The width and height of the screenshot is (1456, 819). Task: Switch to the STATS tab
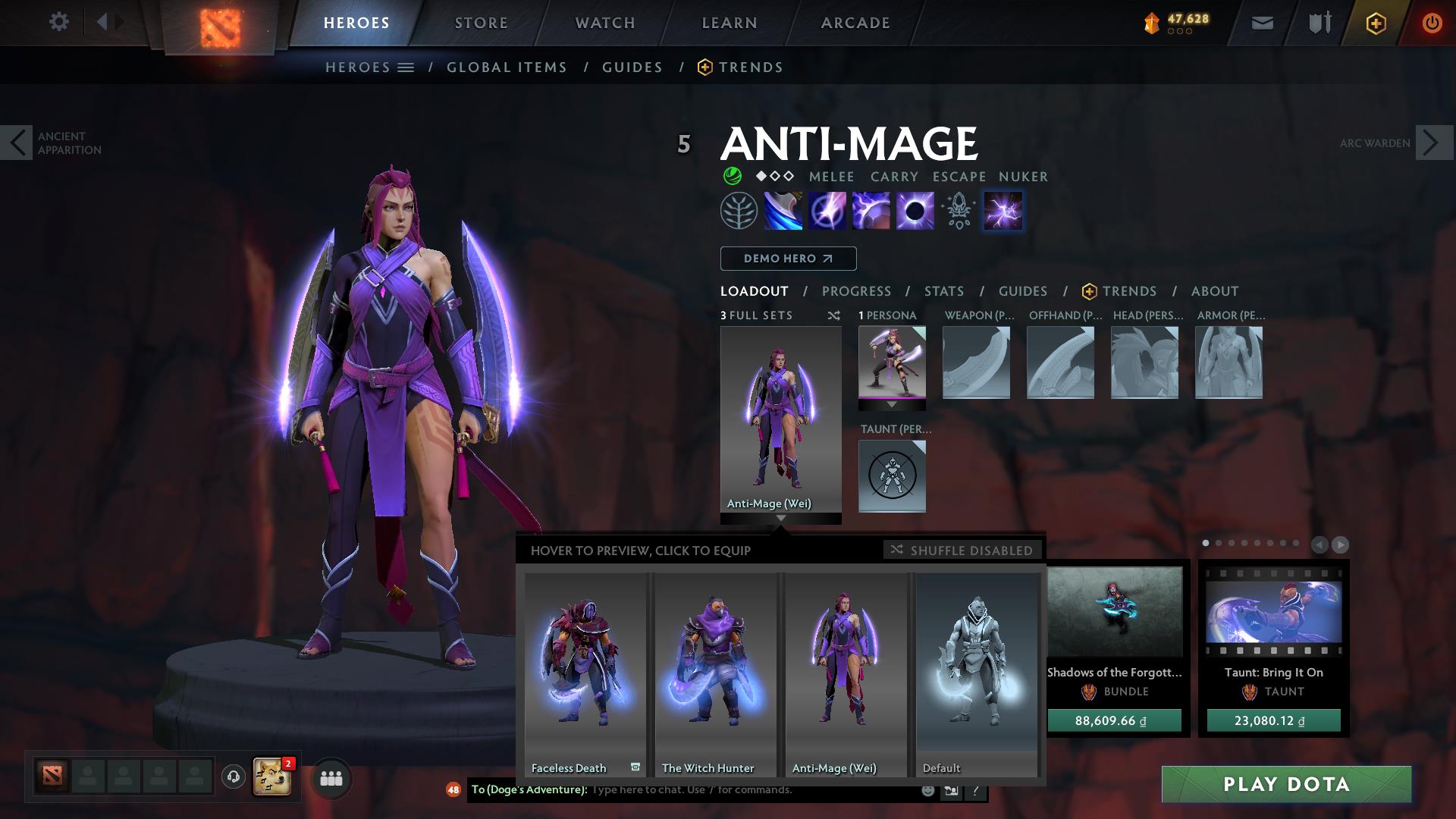[x=943, y=291]
